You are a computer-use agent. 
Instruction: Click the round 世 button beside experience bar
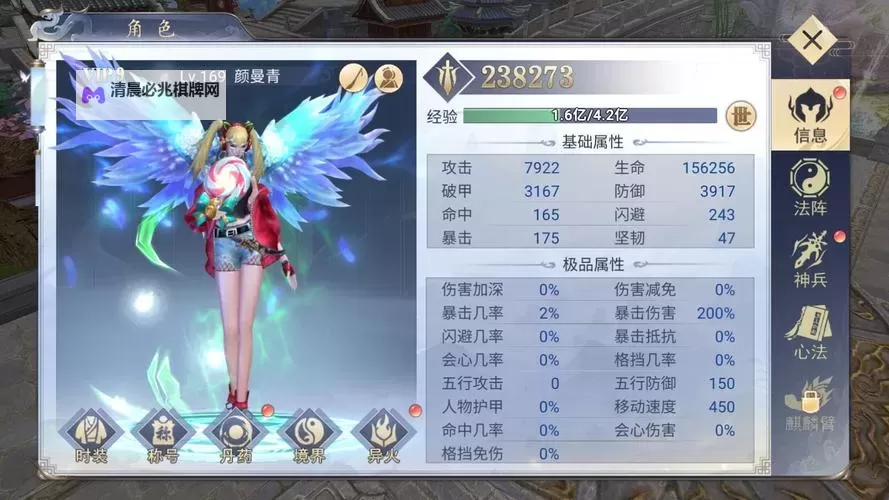pyautogui.click(x=740, y=115)
